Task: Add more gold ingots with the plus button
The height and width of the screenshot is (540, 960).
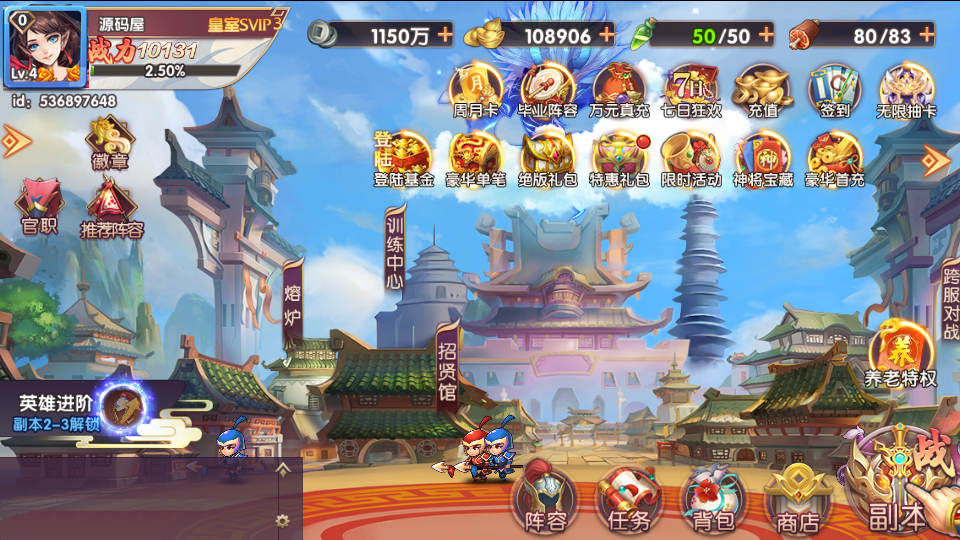Action: (605, 35)
